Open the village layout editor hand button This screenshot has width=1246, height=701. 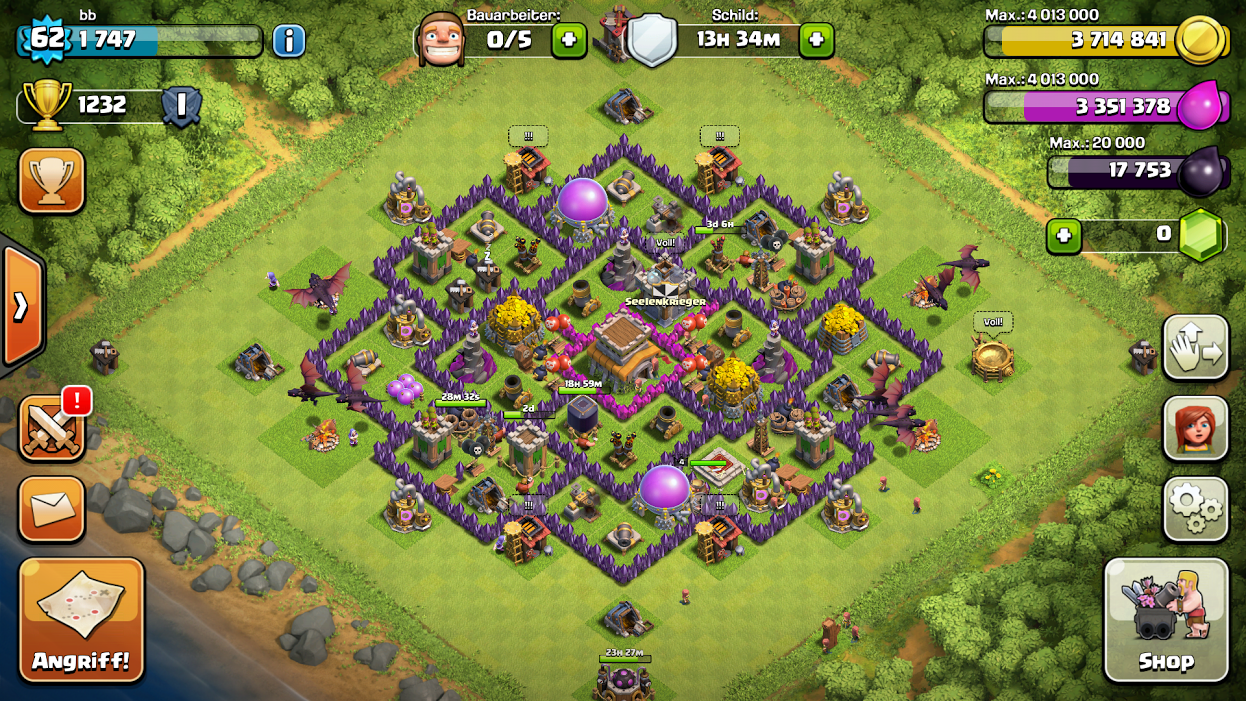[1195, 348]
